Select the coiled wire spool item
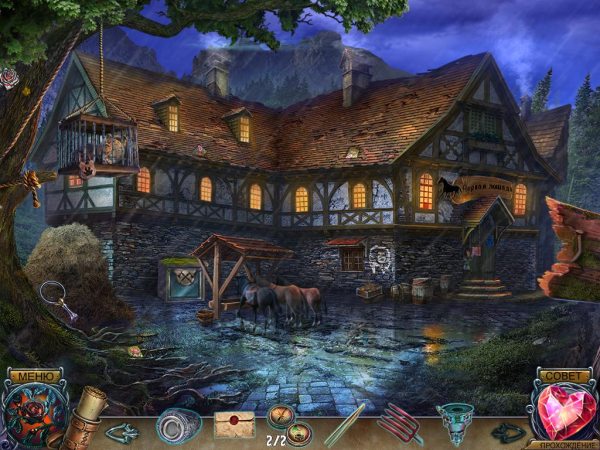The width and height of the screenshot is (600, 450). tap(180, 423)
